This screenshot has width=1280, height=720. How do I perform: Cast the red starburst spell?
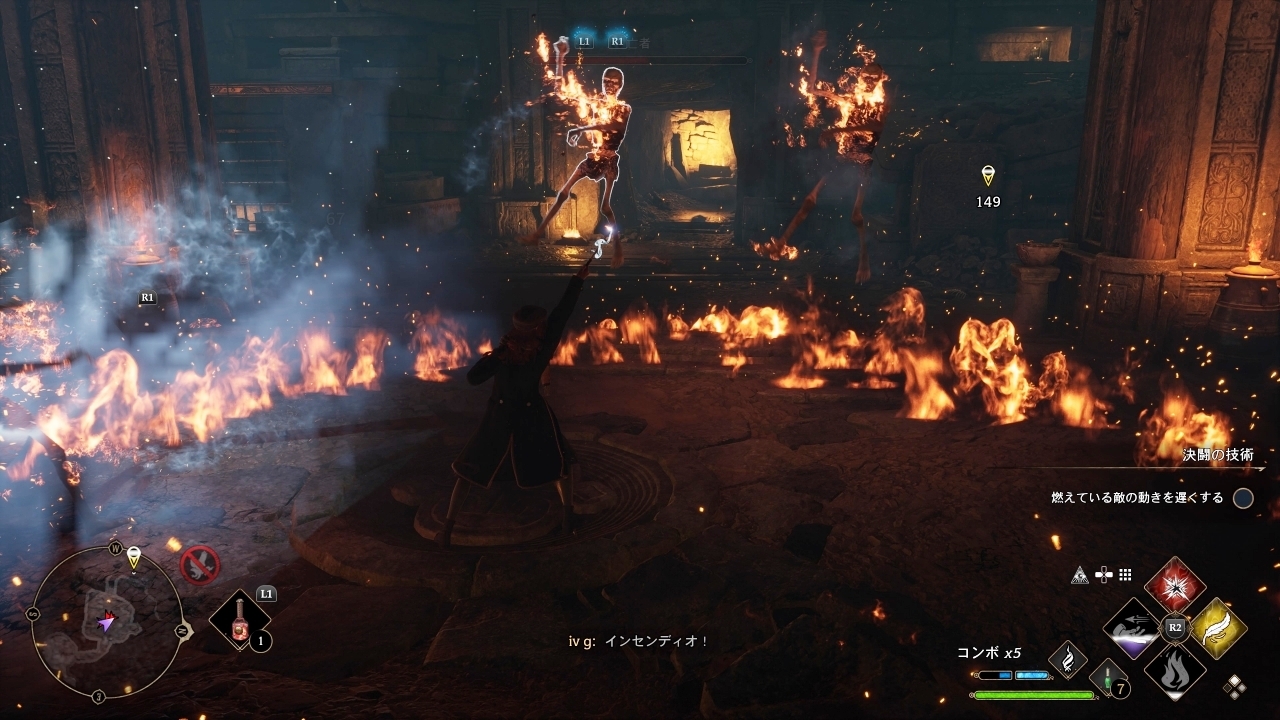[1175, 585]
